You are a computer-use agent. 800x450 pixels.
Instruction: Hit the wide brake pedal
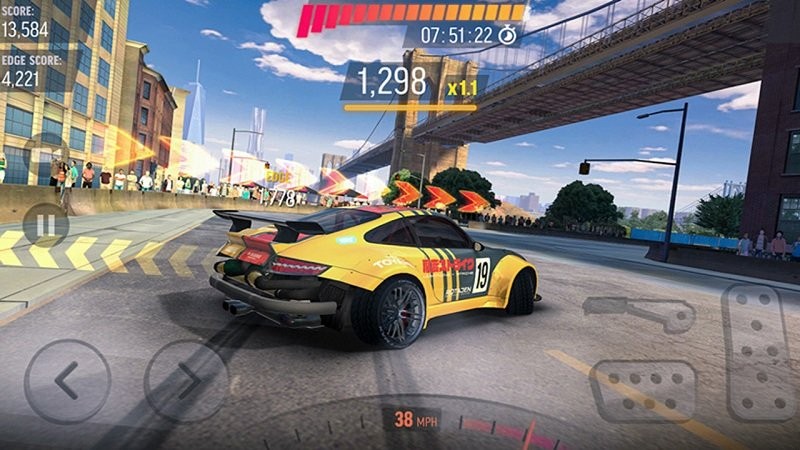[642, 391]
